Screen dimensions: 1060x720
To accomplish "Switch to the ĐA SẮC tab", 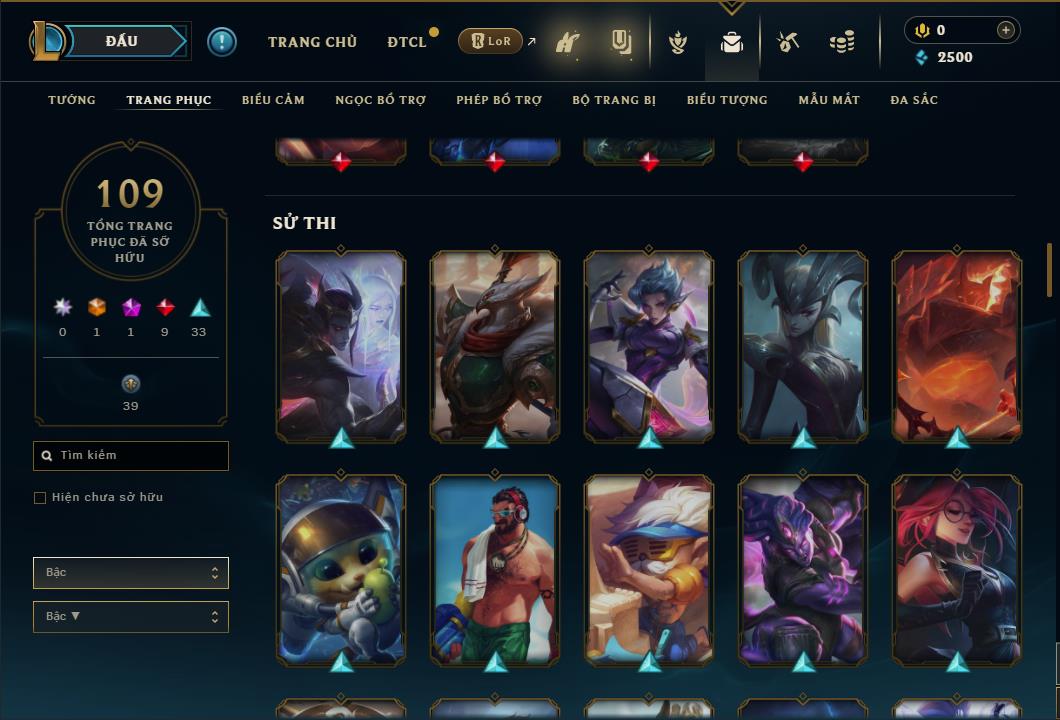I will tap(914, 100).
